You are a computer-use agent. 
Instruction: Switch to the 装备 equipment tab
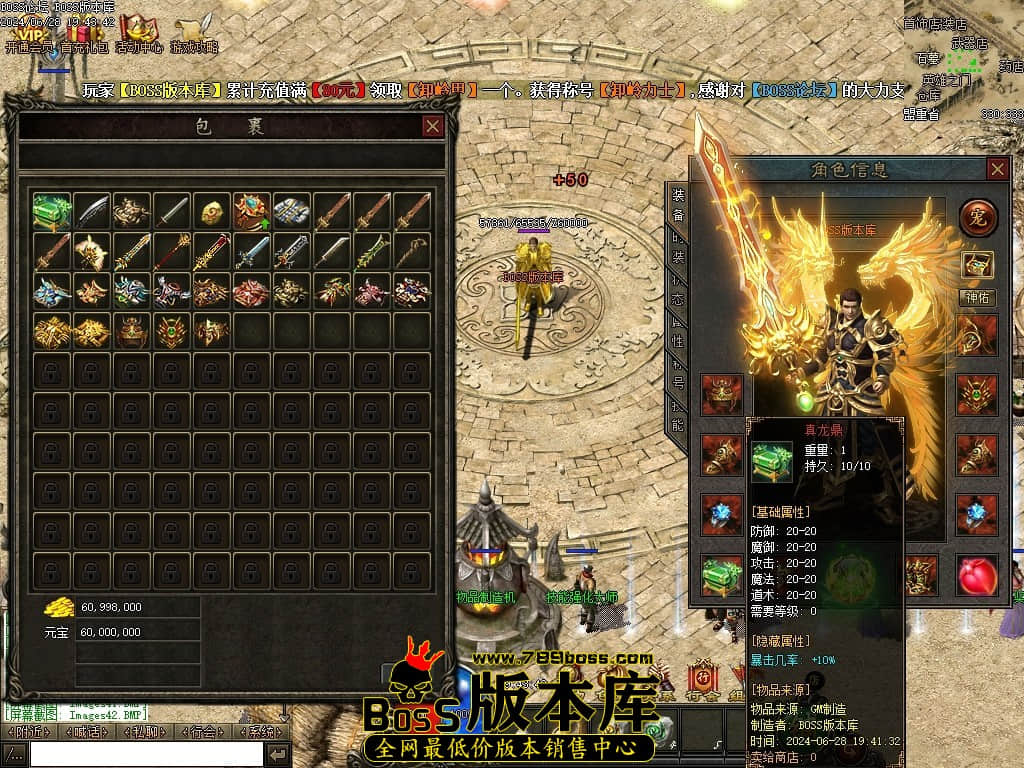pos(678,205)
